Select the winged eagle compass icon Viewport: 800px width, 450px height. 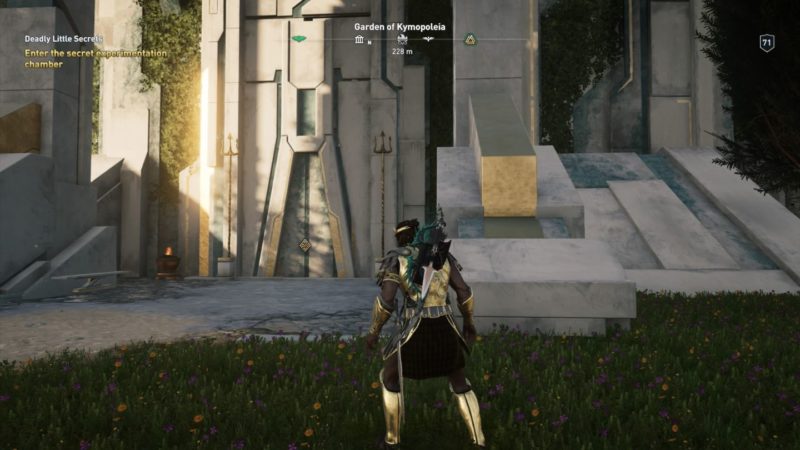click(428, 40)
